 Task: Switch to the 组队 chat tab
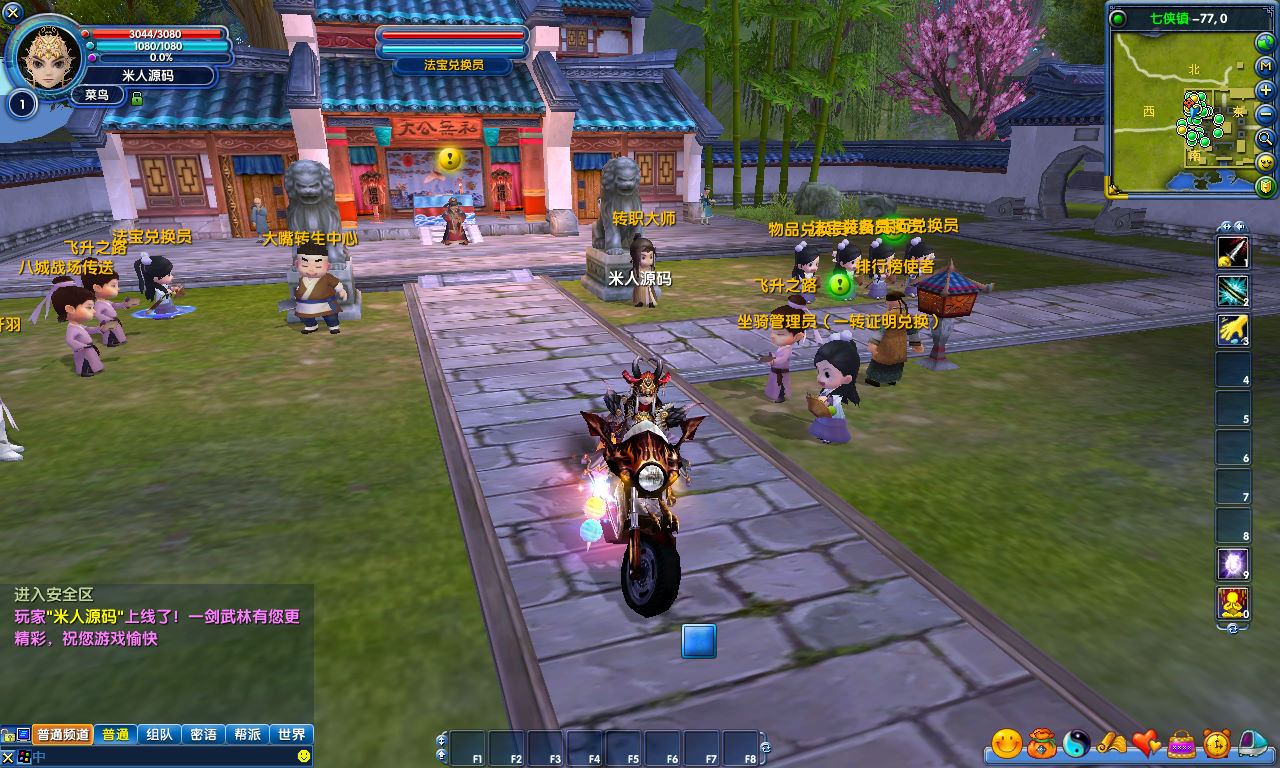click(x=159, y=734)
